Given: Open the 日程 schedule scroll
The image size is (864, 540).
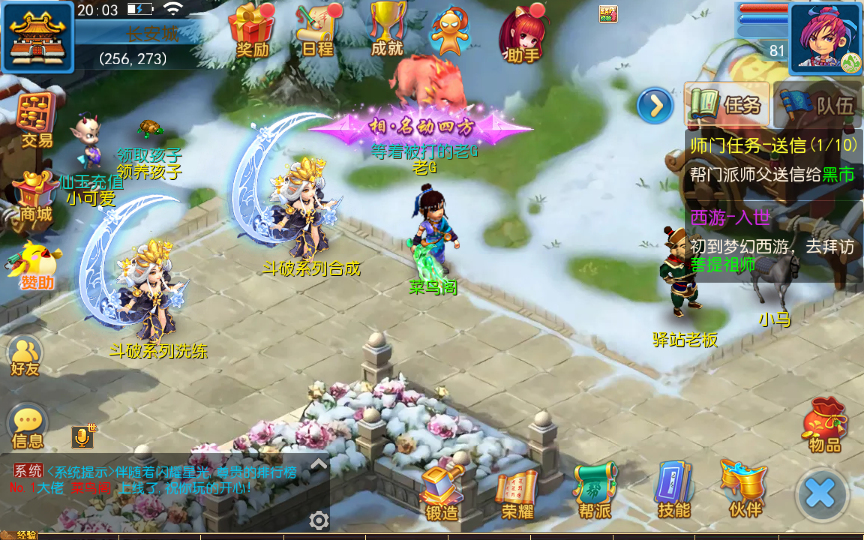Looking at the screenshot, I should tap(317, 30).
